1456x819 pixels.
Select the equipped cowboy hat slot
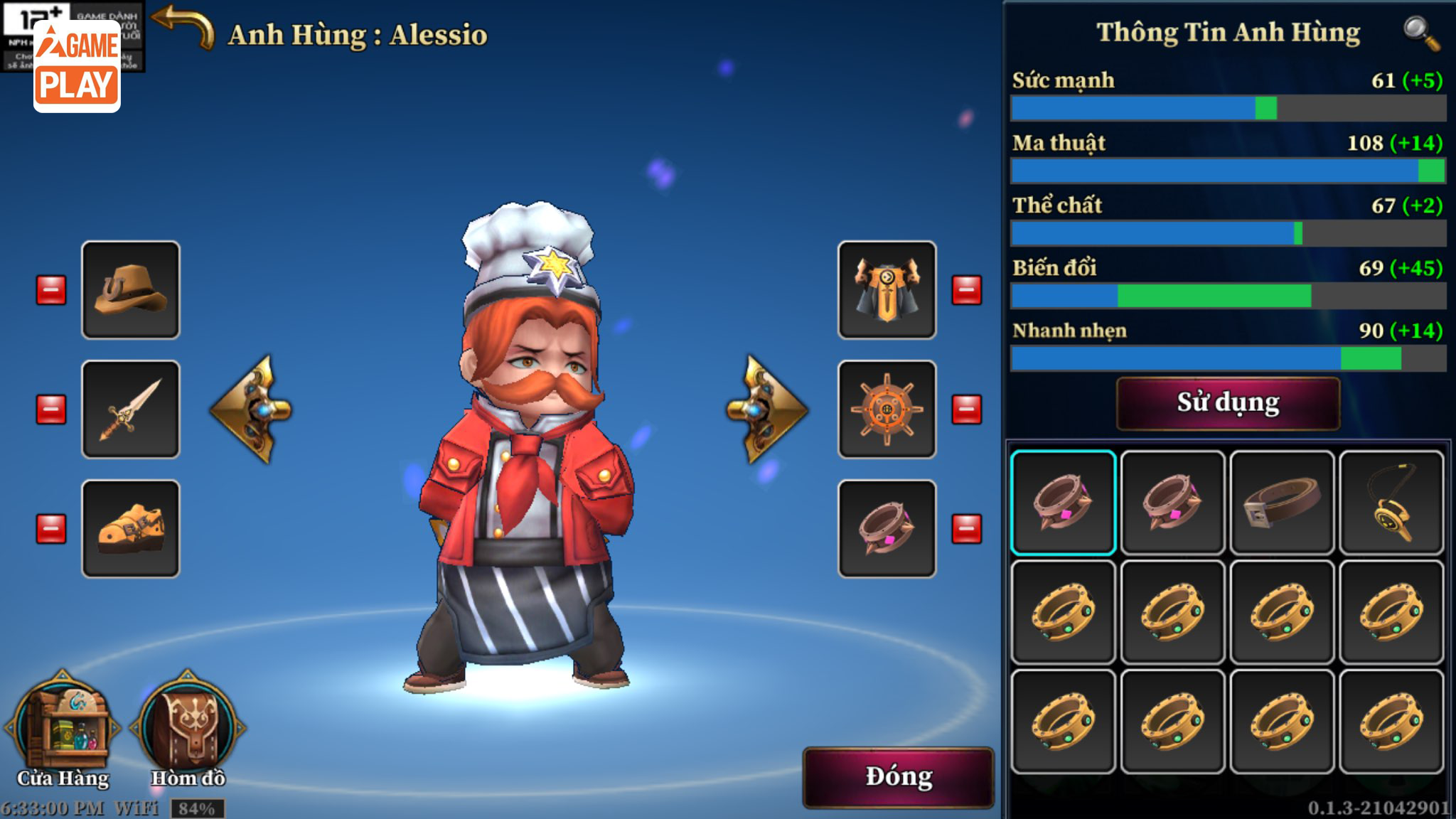[131, 289]
